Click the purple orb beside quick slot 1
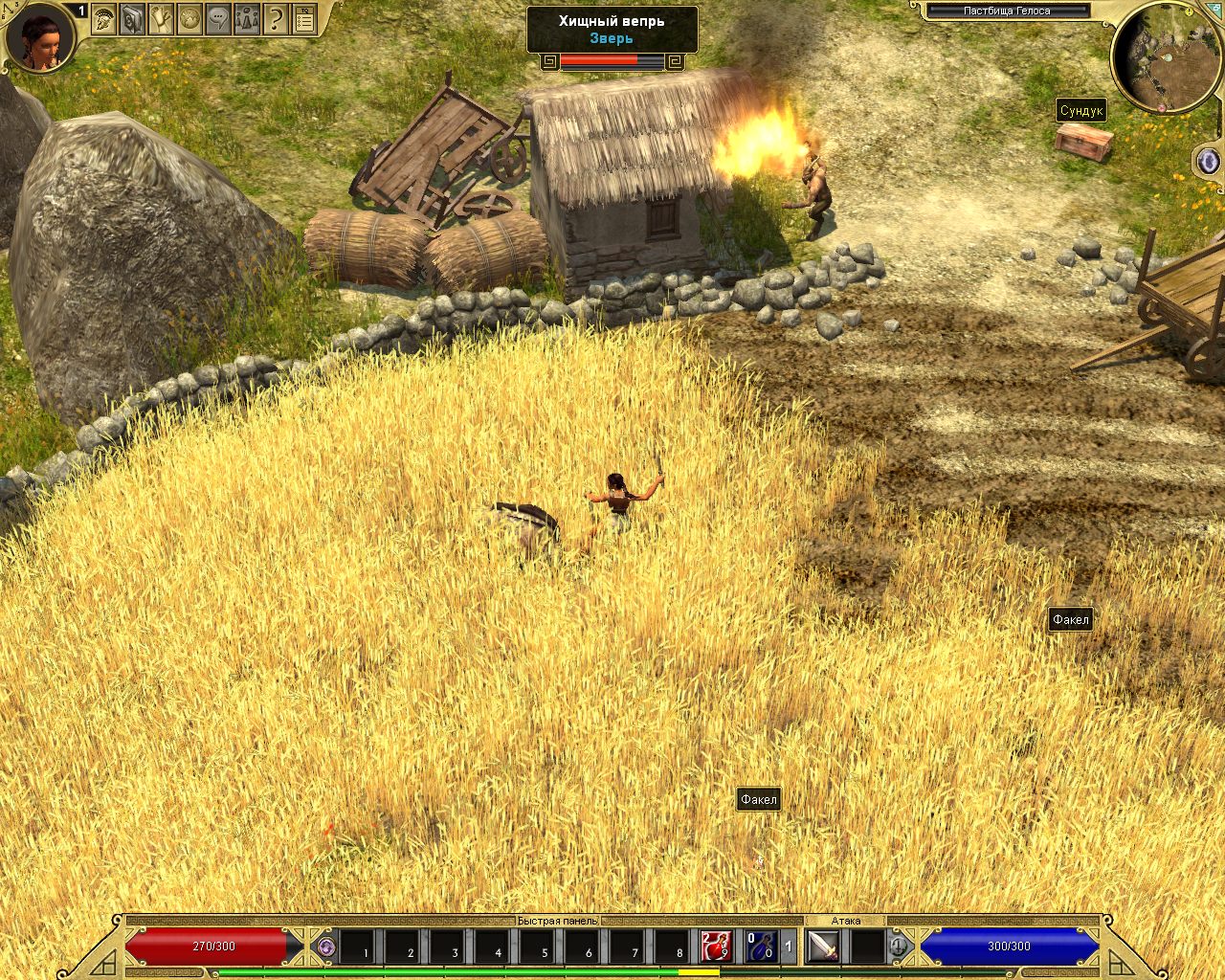 point(326,947)
